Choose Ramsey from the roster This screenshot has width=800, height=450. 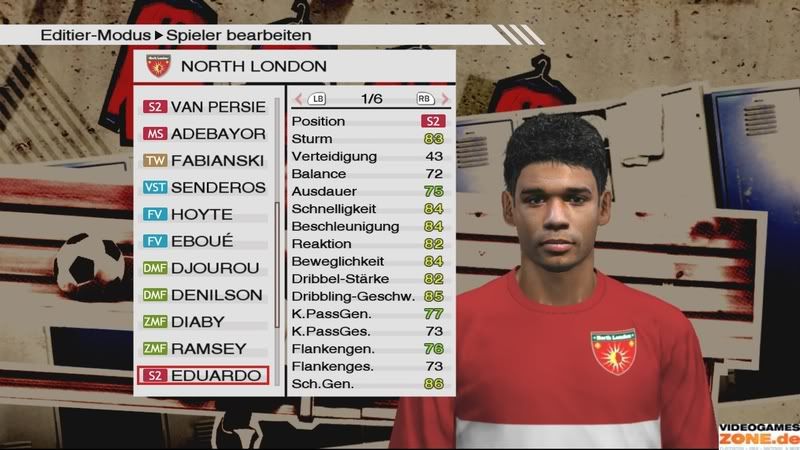tap(205, 349)
